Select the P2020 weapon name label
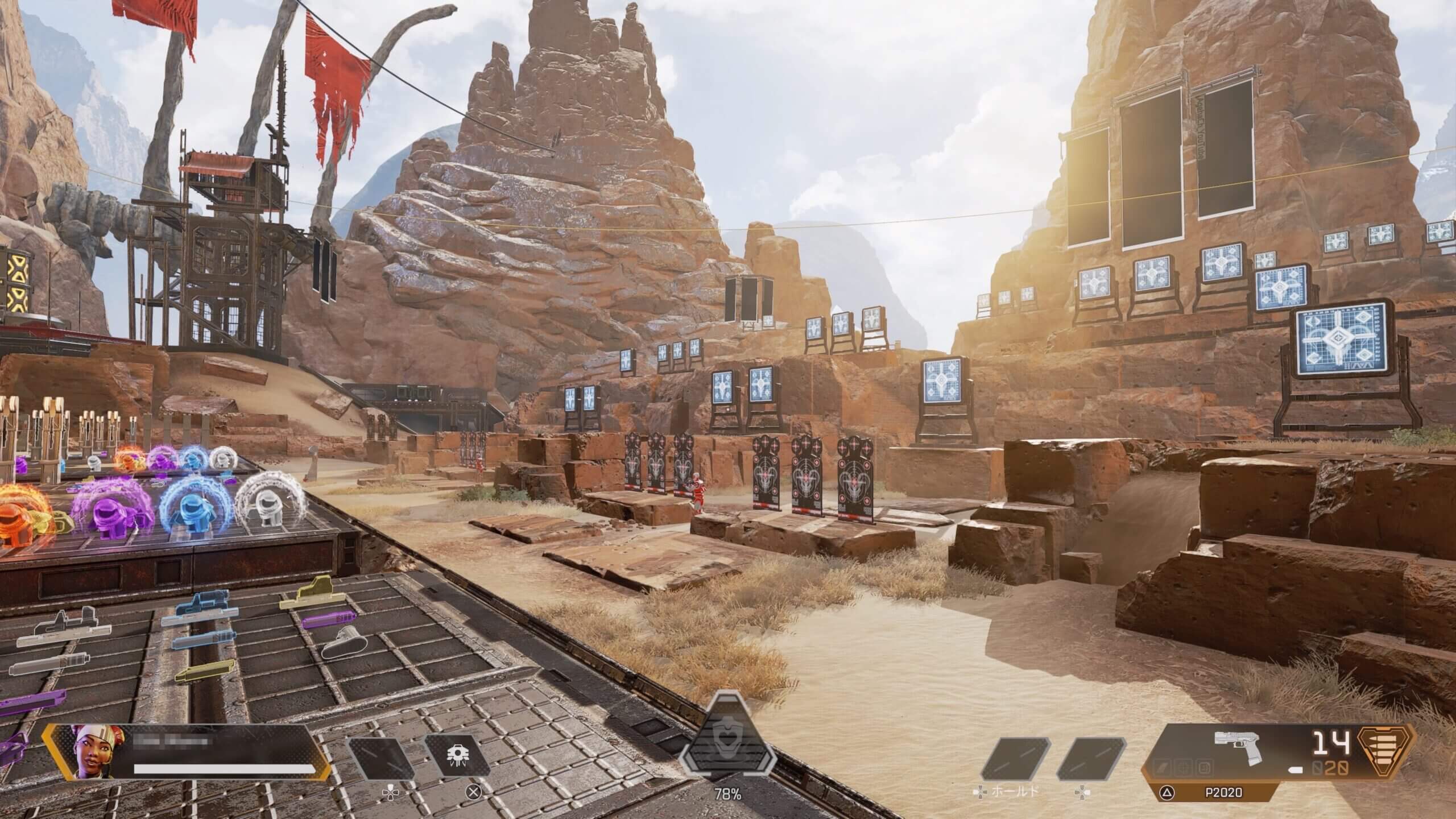The image size is (1456, 819). [x=1238, y=792]
